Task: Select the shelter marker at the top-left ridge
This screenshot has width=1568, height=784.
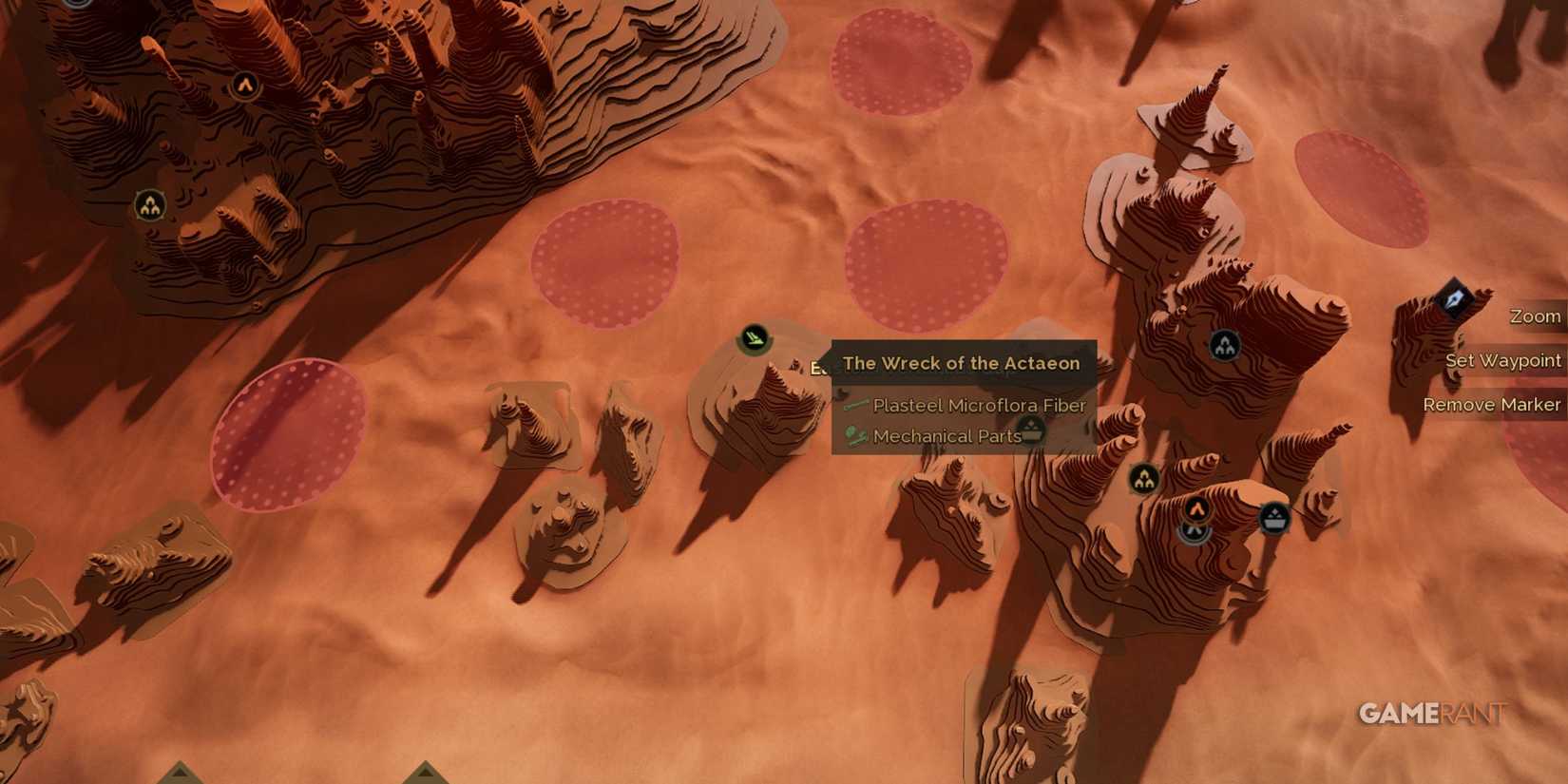Action: click(246, 85)
